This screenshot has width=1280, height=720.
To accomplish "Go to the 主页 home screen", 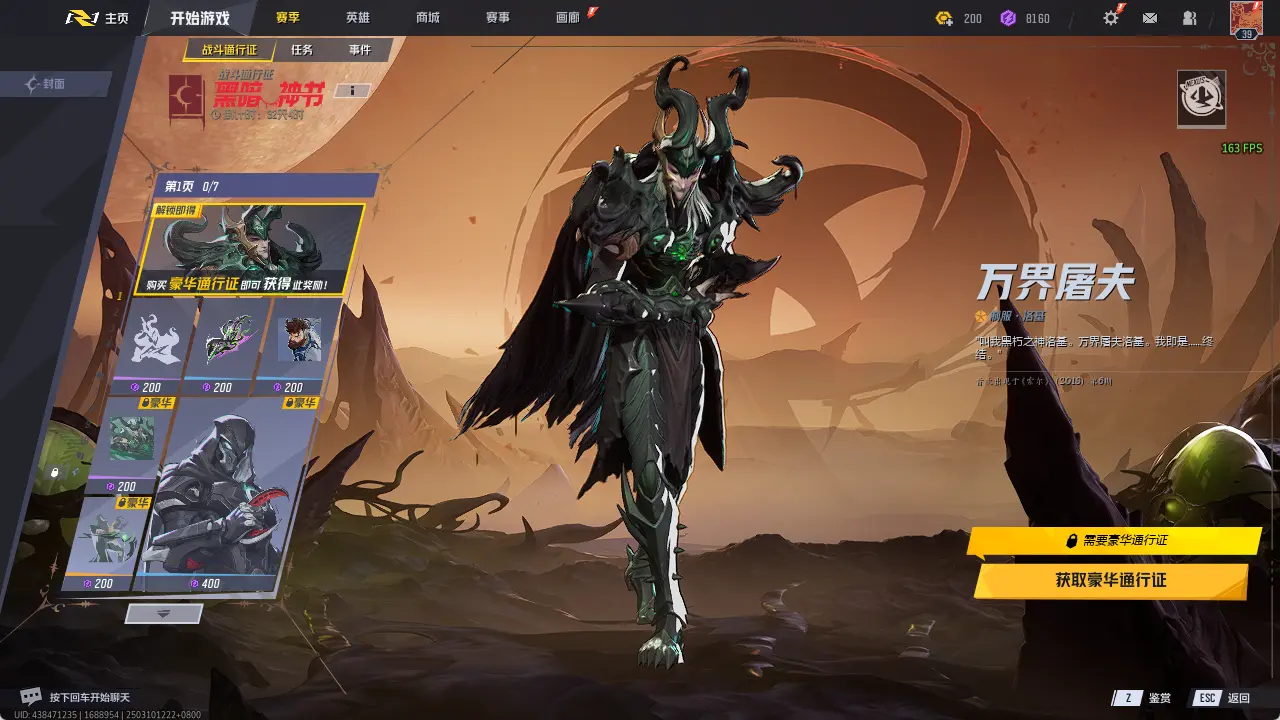I will click(x=99, y=18).
